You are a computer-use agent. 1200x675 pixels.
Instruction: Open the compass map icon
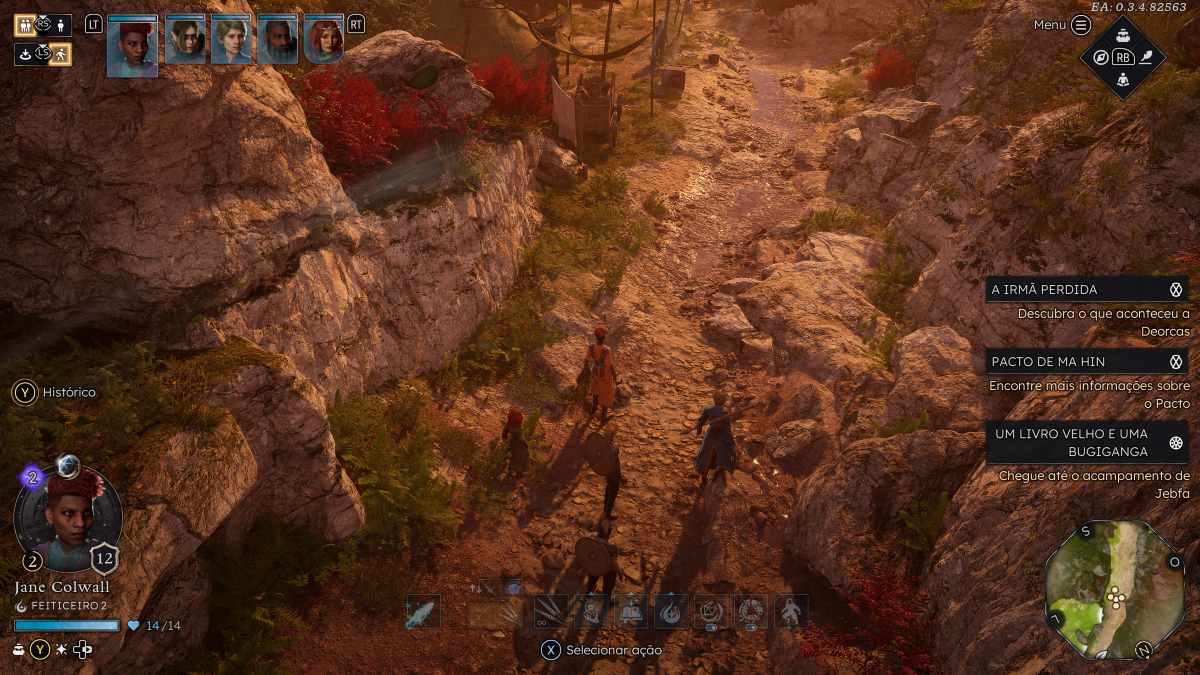(x=1100, y=57)
